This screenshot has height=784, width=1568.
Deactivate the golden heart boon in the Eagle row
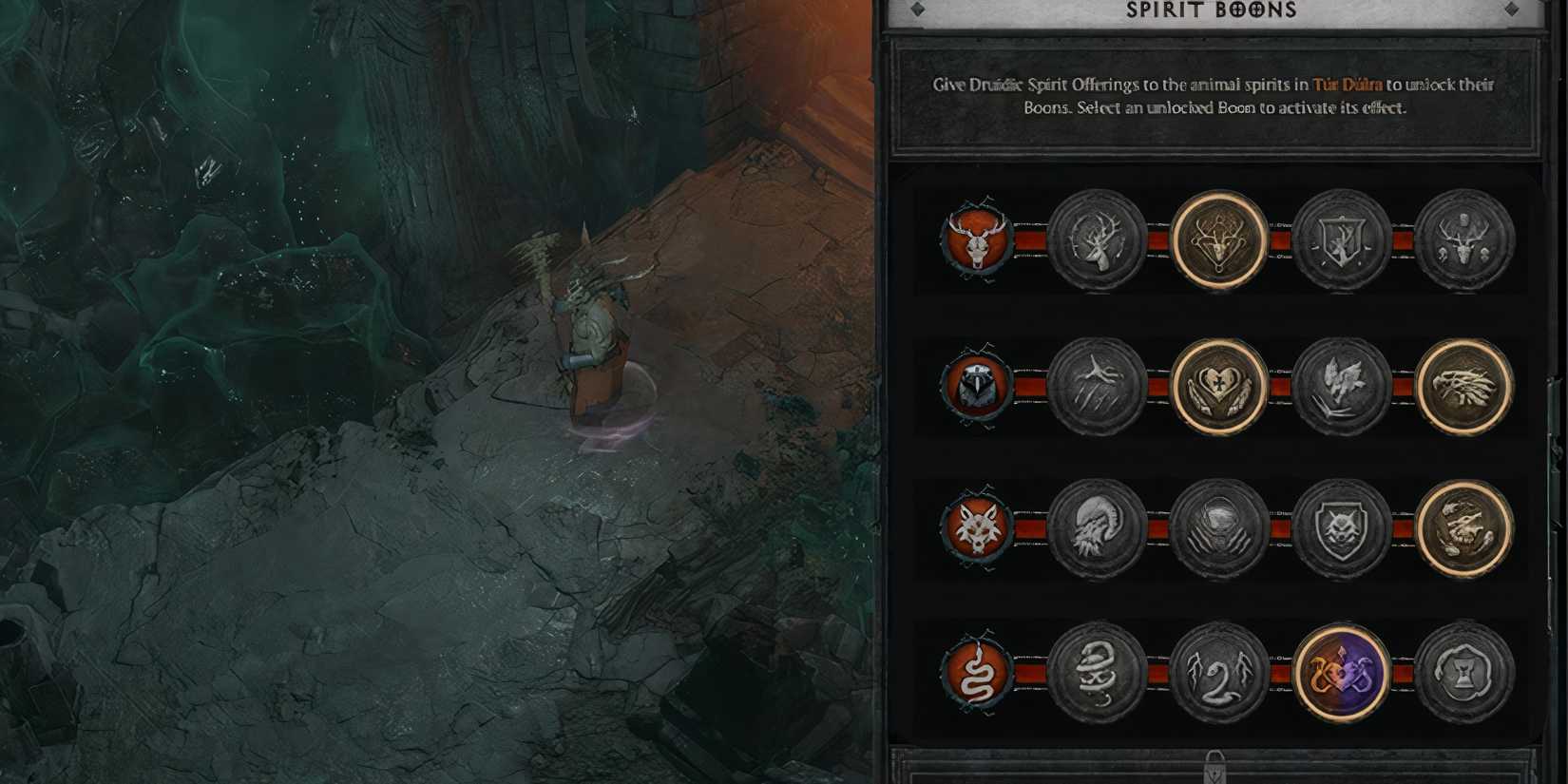1216,385
